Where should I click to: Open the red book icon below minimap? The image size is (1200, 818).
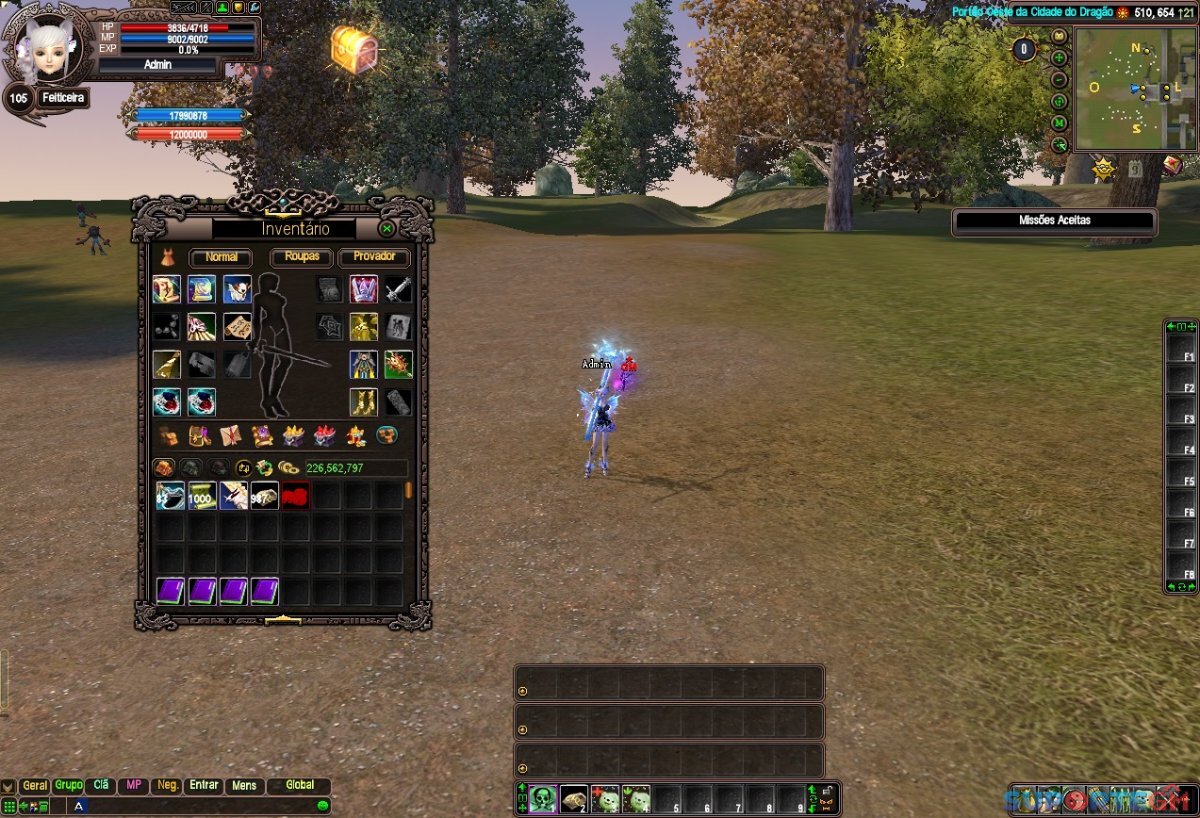pos(1172,166)
